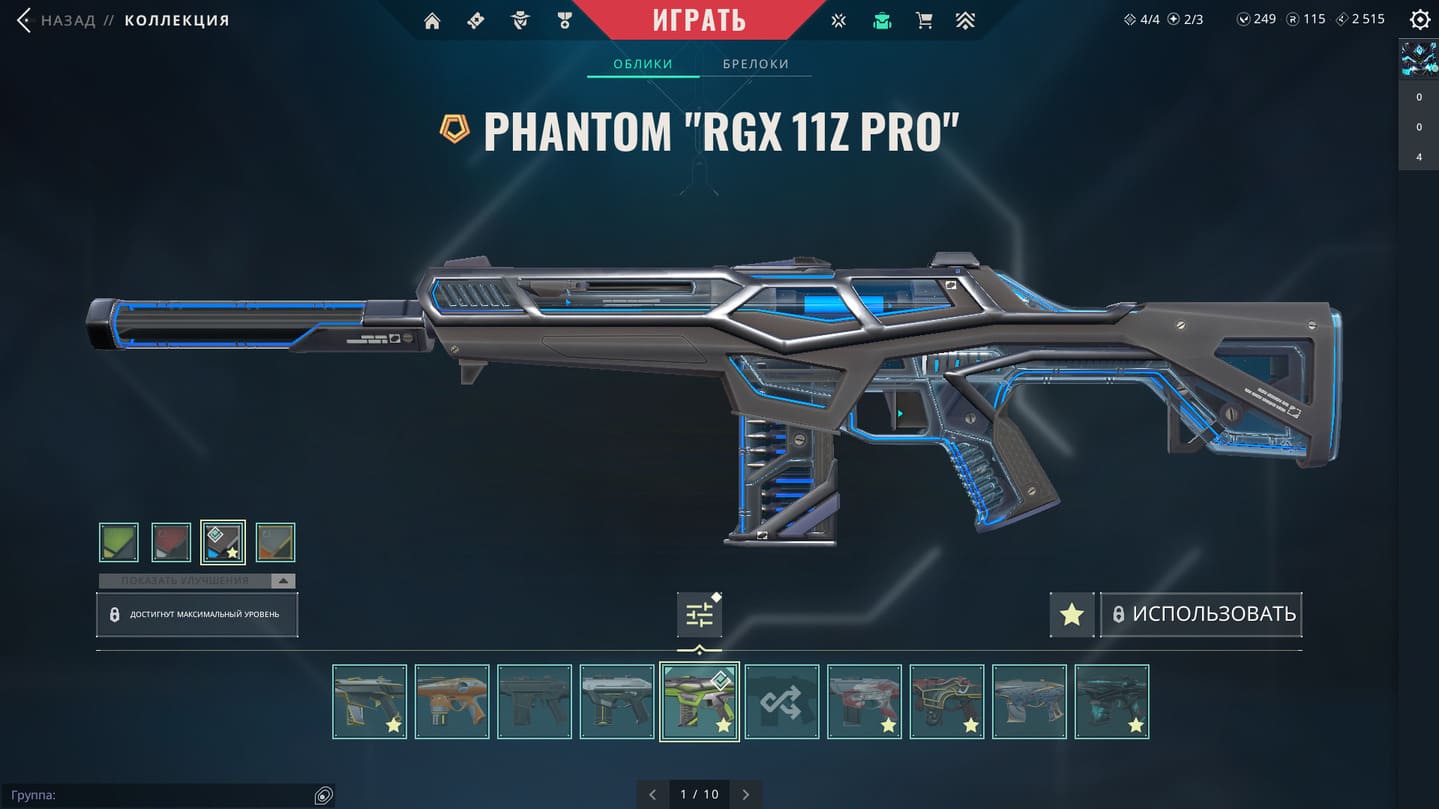
Task: Open the settings gear icon
Action: click(x=1419, y=20)
